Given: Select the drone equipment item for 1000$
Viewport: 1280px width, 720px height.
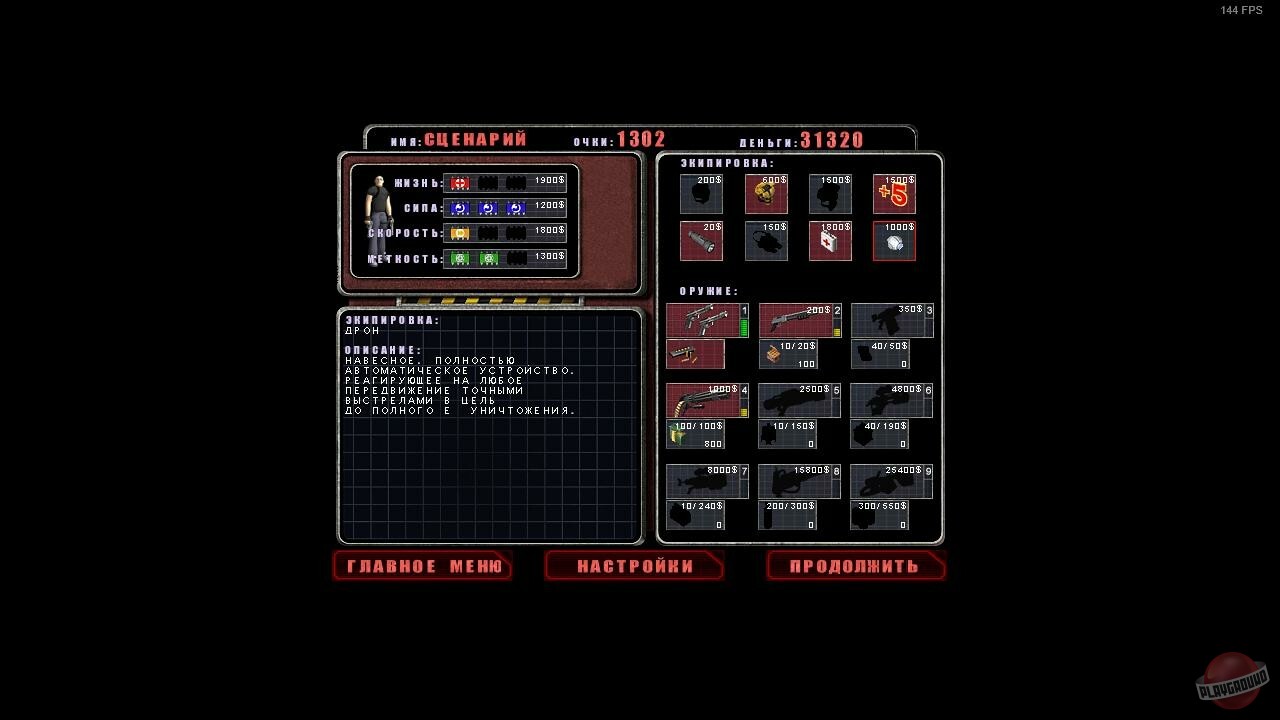Looking at the screenshot, I should click(893, 240).
